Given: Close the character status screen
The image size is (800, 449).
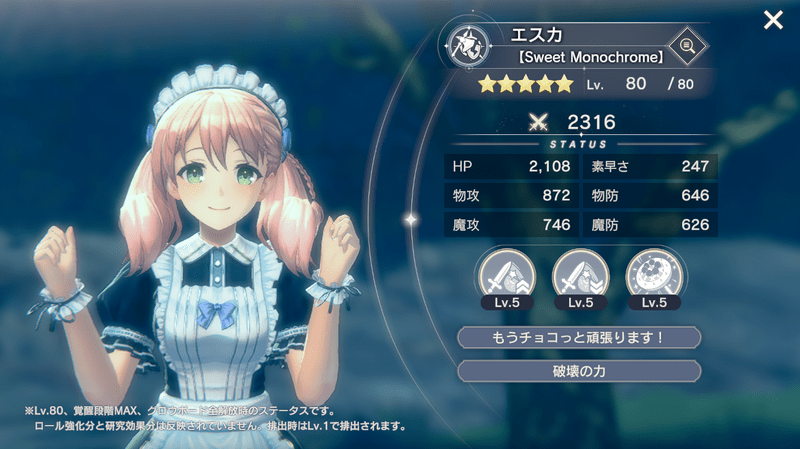Looking at the screenshot, I should (773, 20).
